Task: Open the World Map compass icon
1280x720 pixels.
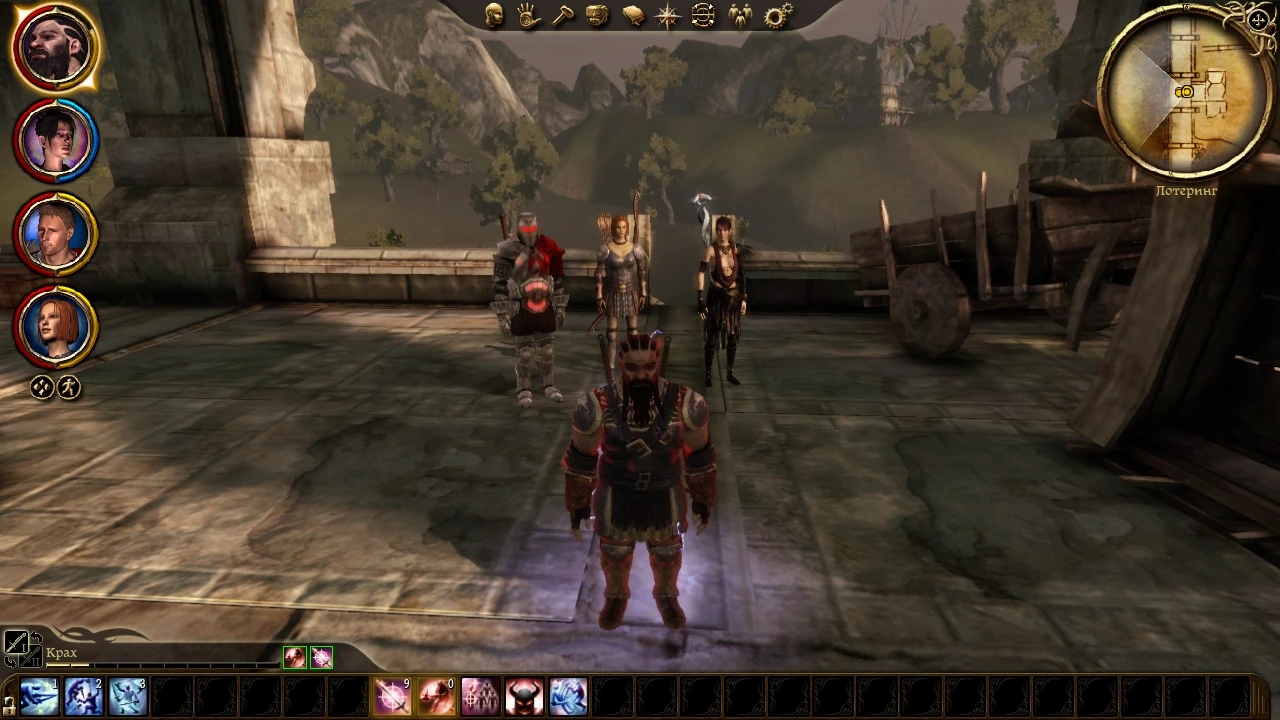Action: [667, 13]
